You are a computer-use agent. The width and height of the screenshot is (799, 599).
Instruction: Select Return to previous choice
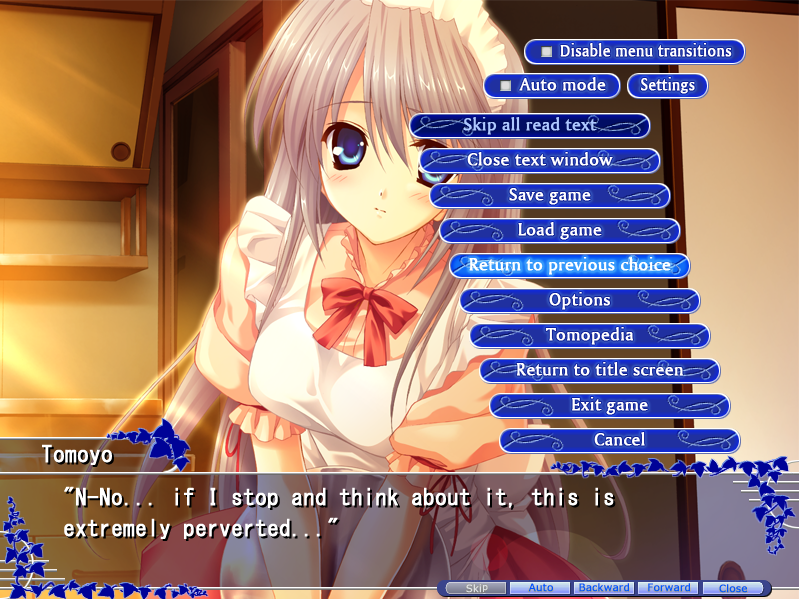click(570, 265)
